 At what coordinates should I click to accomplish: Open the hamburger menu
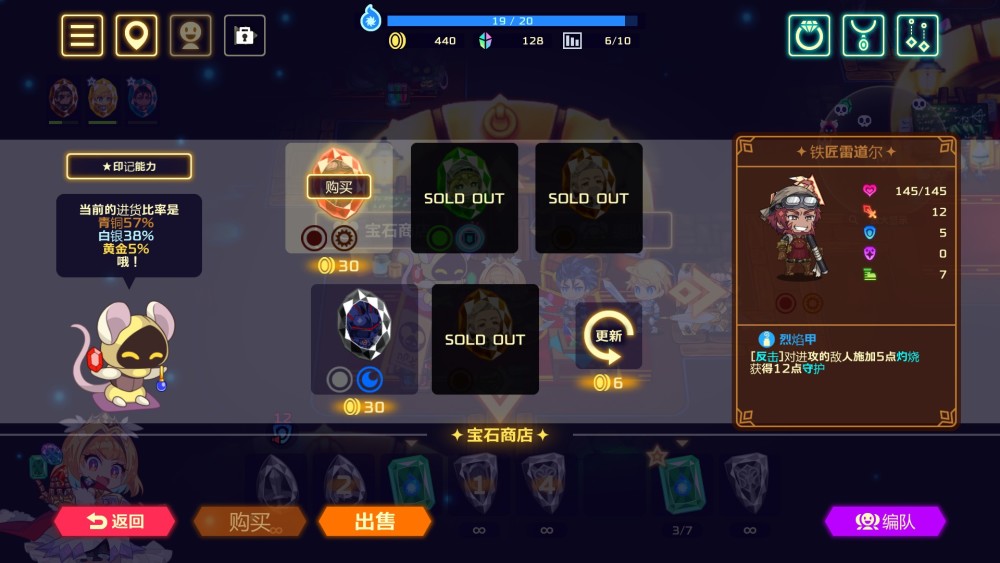pos(82,36)
